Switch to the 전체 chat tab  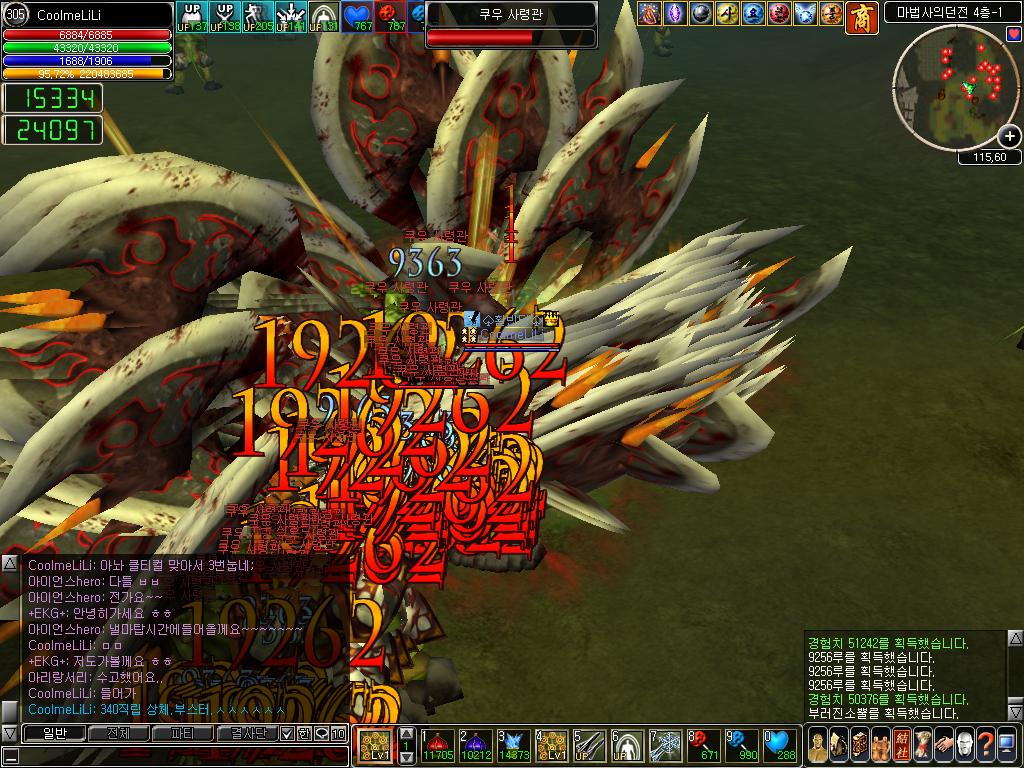118,733
